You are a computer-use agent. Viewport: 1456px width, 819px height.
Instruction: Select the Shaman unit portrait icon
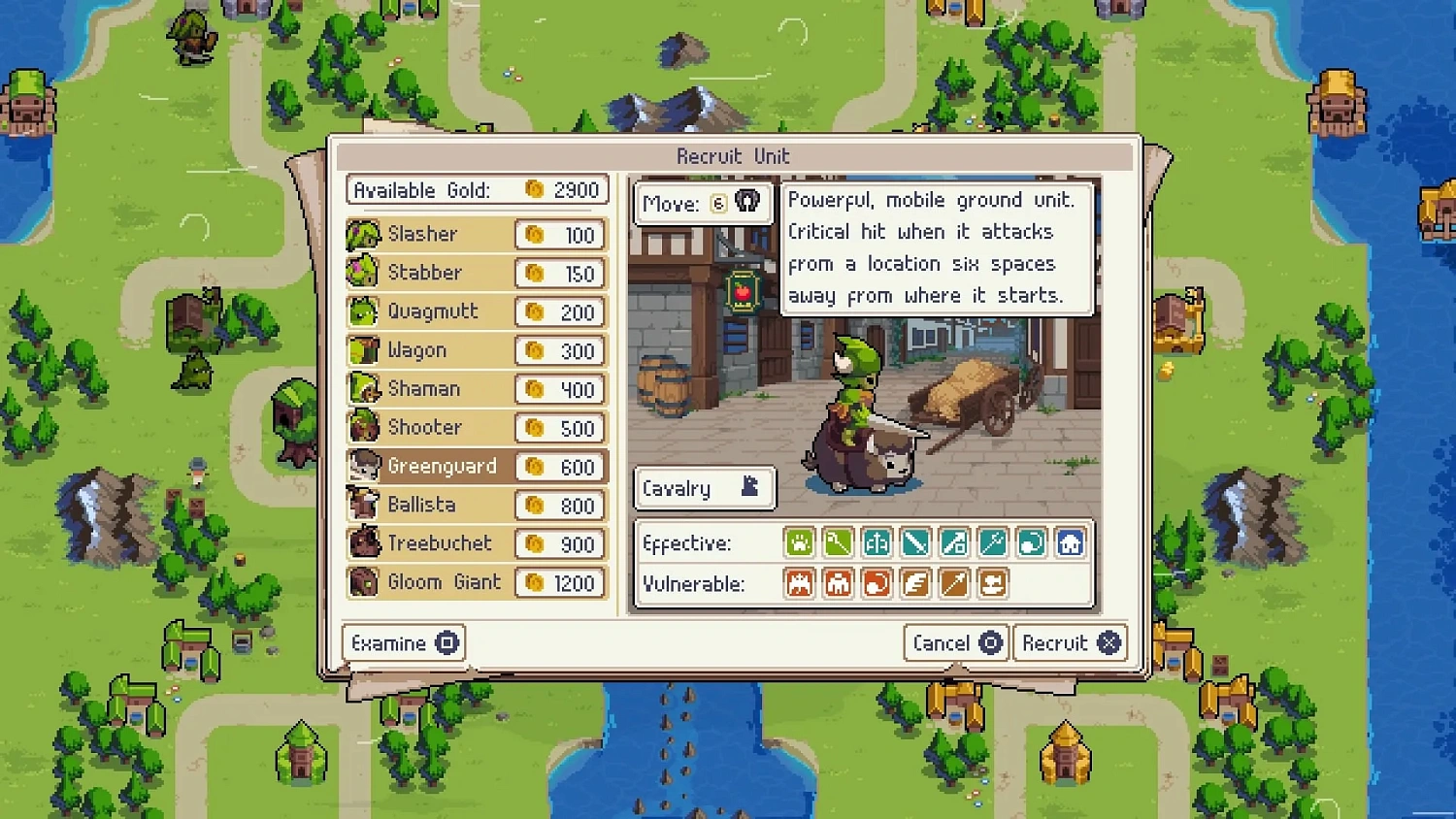click(x=361, y=388)
